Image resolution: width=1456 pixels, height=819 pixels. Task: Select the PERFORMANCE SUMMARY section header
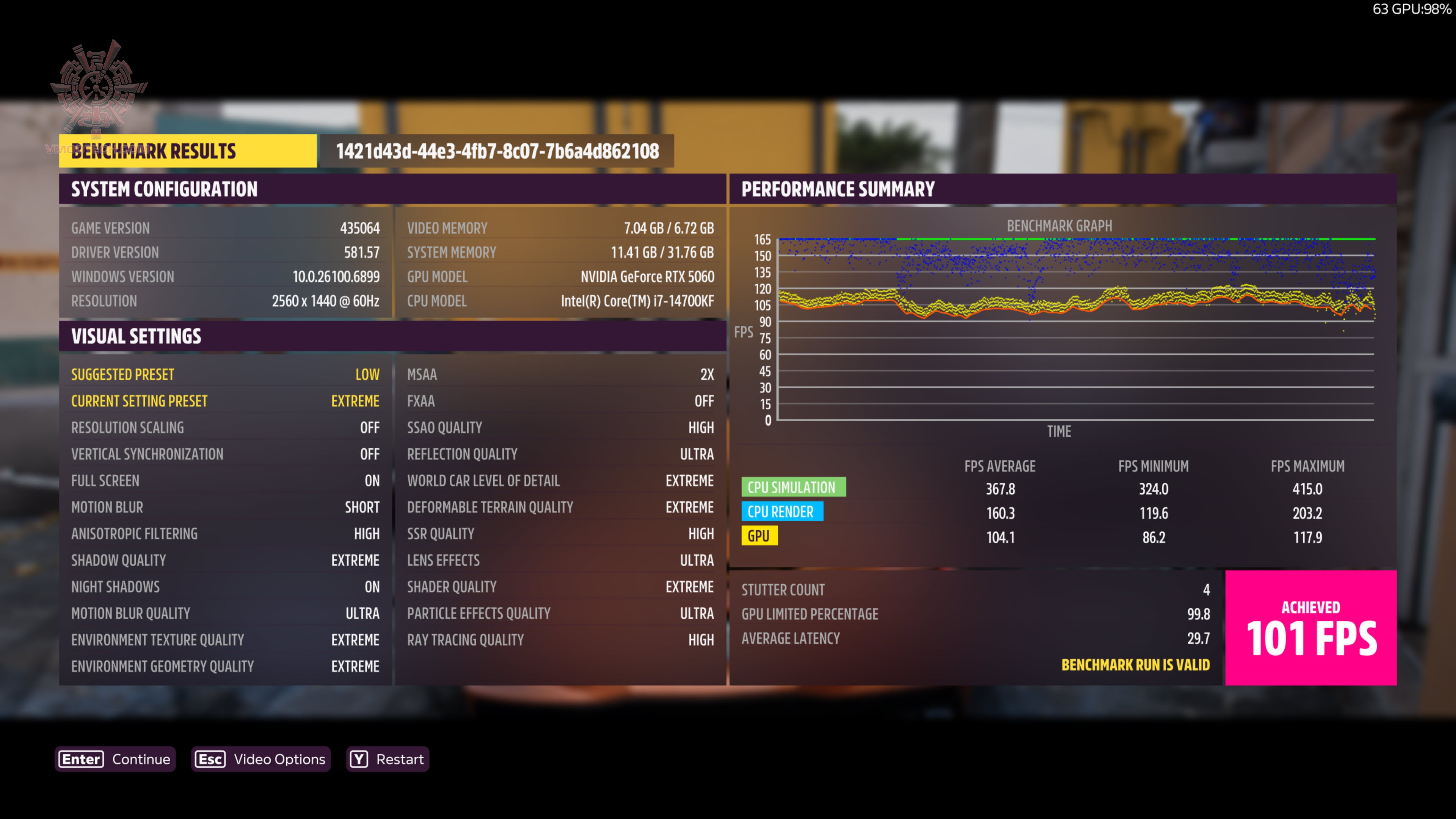[x=839, y=189]
